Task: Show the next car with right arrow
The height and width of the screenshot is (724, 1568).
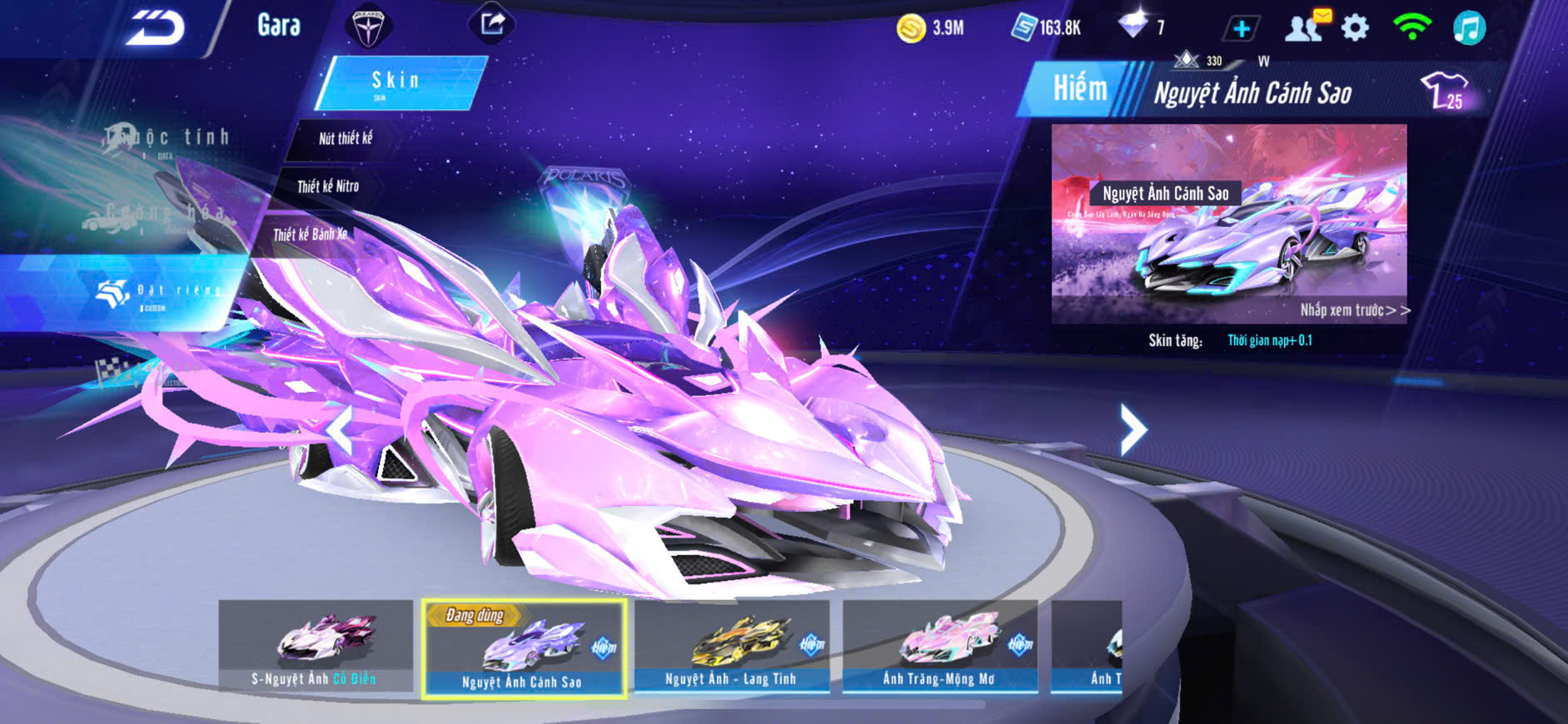Action: pyautogui.click(x=1132, y=429)
